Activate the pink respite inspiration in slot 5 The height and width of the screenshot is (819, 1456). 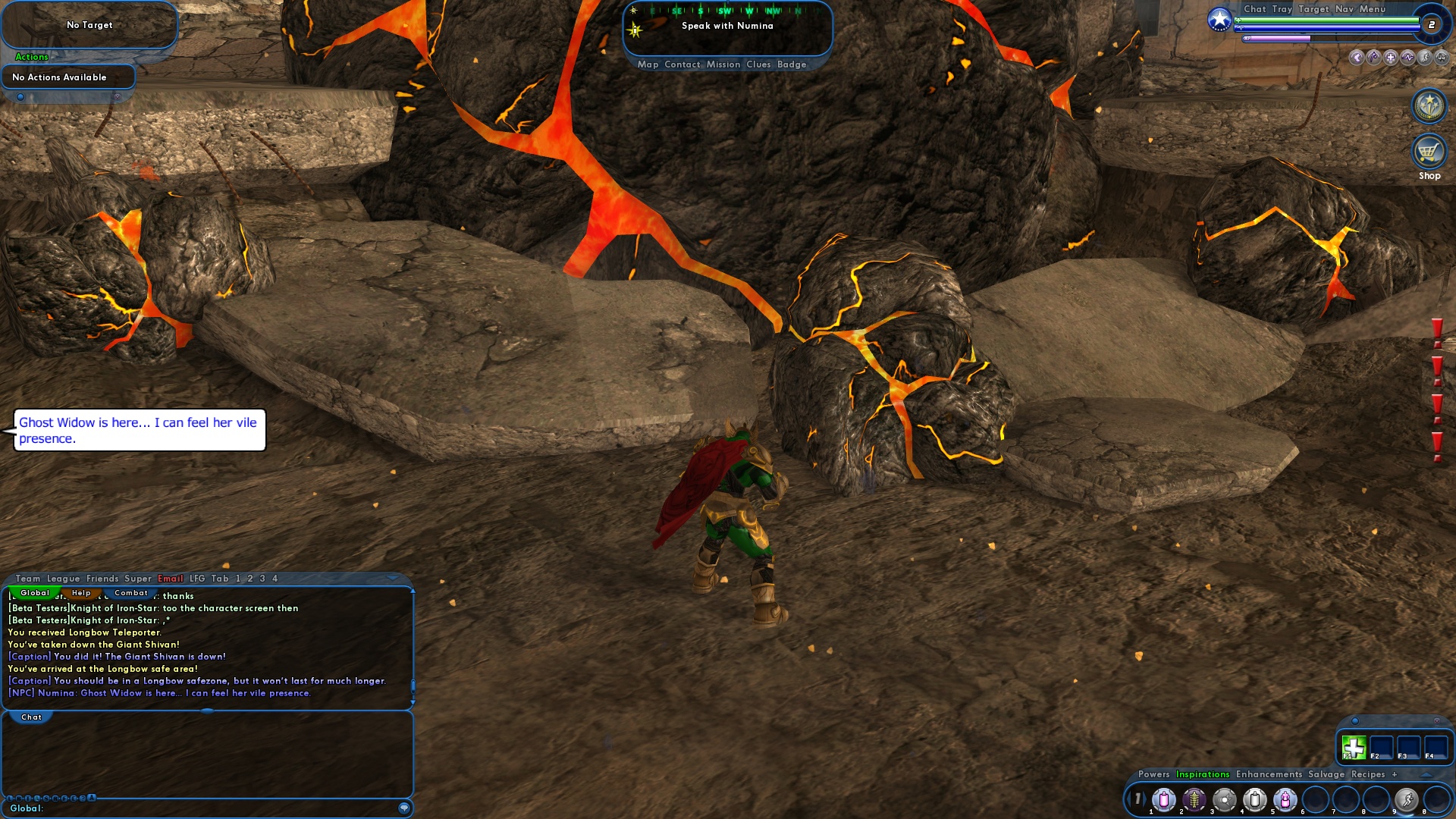pyautogui.click(x=1285, y=799)
